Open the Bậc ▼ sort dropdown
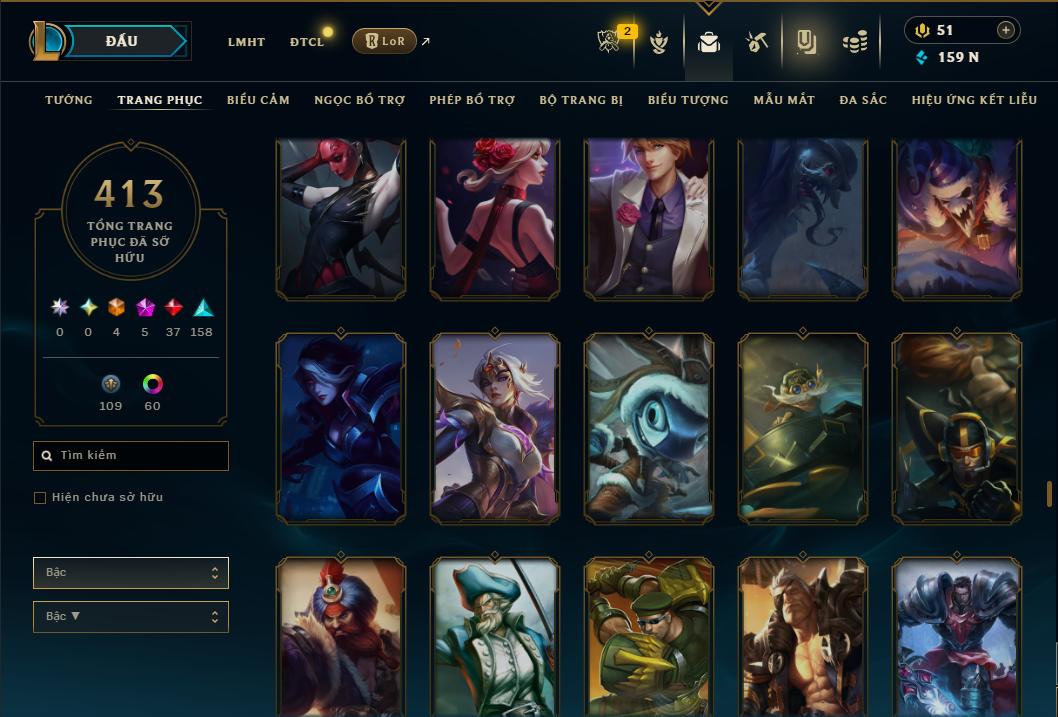1058x717 pixels. (x=131, y=617)
